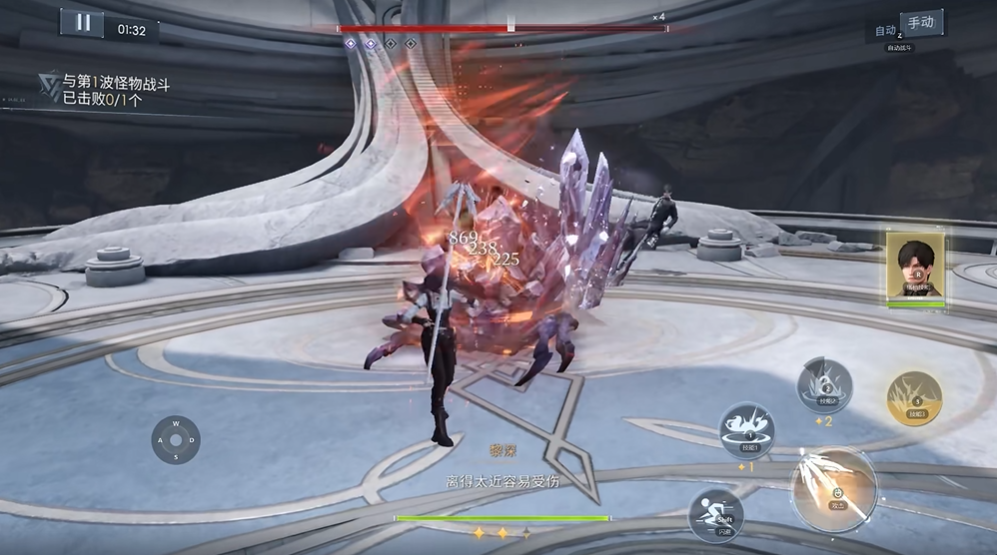Screen dimensions: 997x555
Task: Tap the WASD movement joystick
Action: (176, 440)
